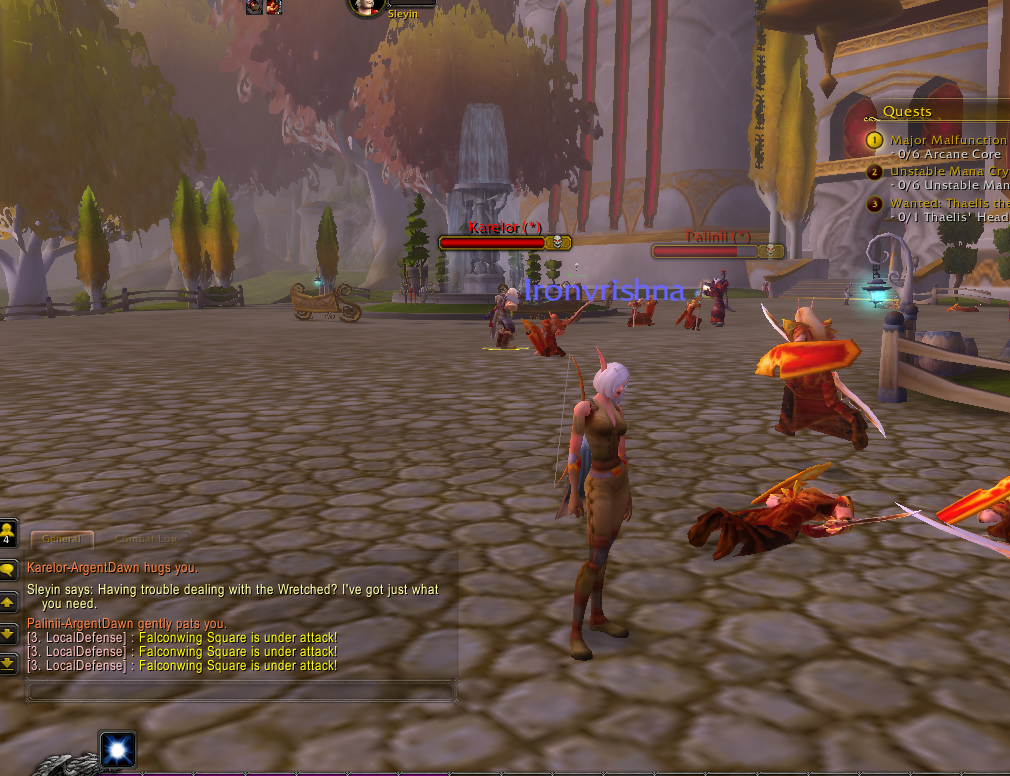The width and height of the screenshot is (1010, 776).
Task: Click the chat scroll-down arrow button
Action: [x=8, y=633]
